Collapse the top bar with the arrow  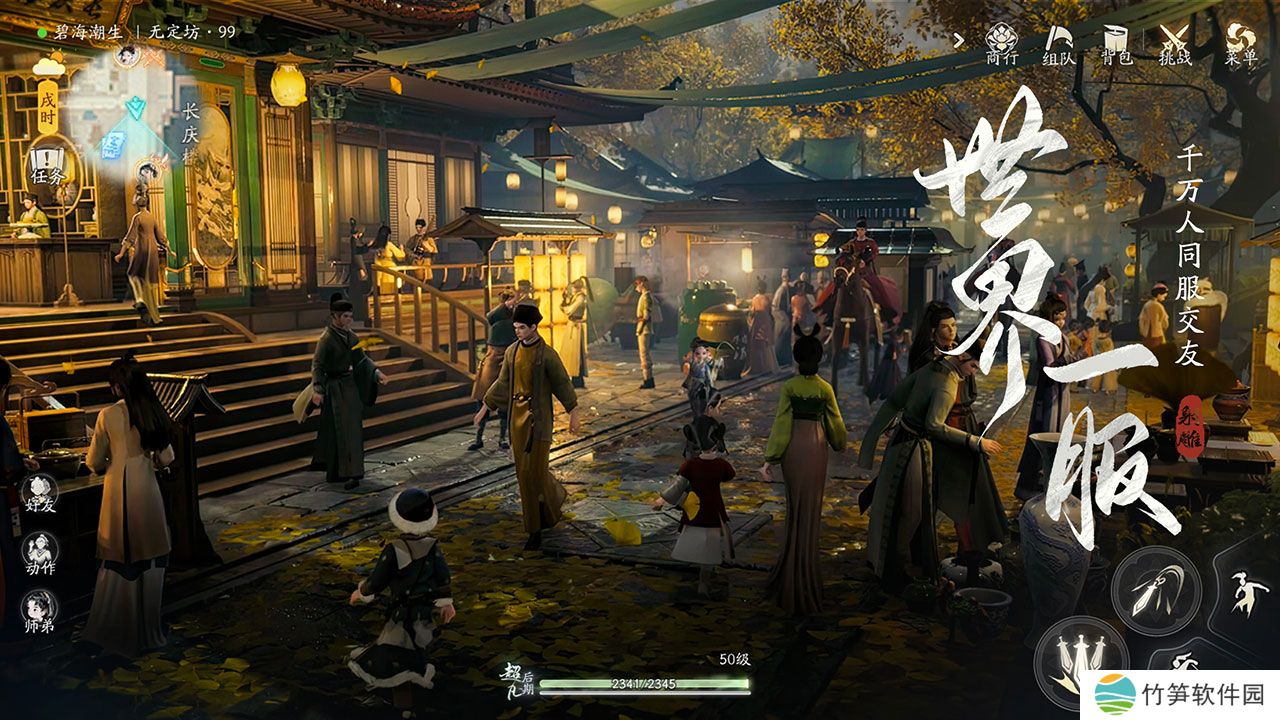[959, 41]
